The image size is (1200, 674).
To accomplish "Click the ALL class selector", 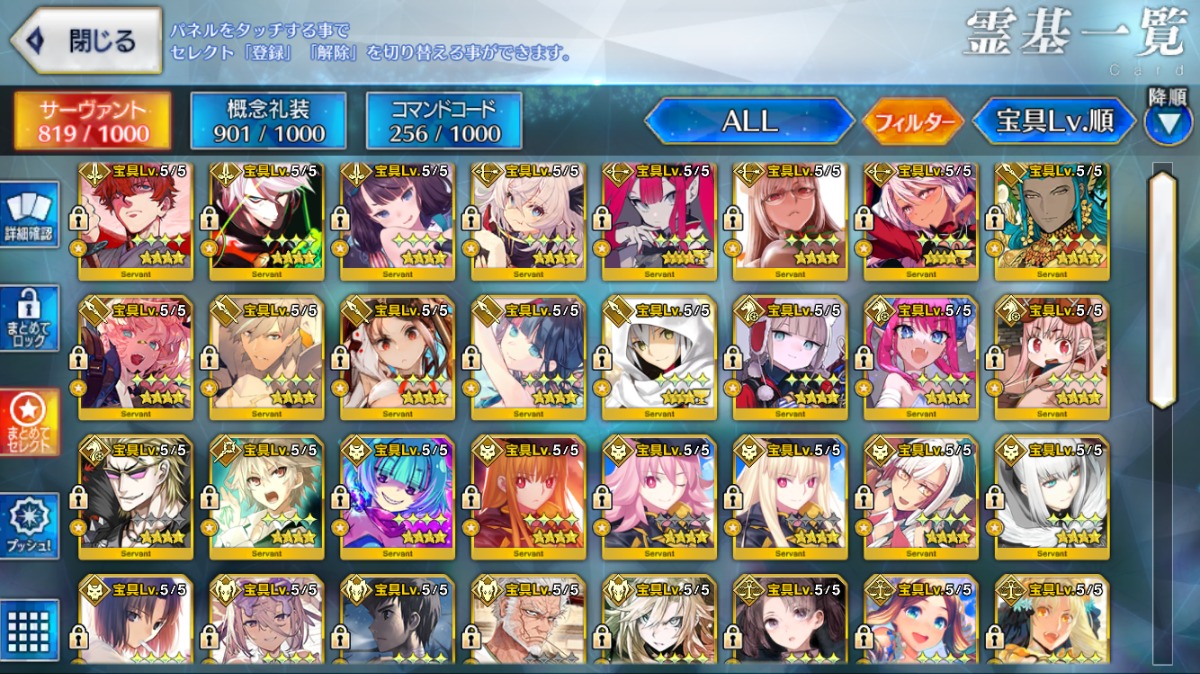I will click(x=749, y=122).
